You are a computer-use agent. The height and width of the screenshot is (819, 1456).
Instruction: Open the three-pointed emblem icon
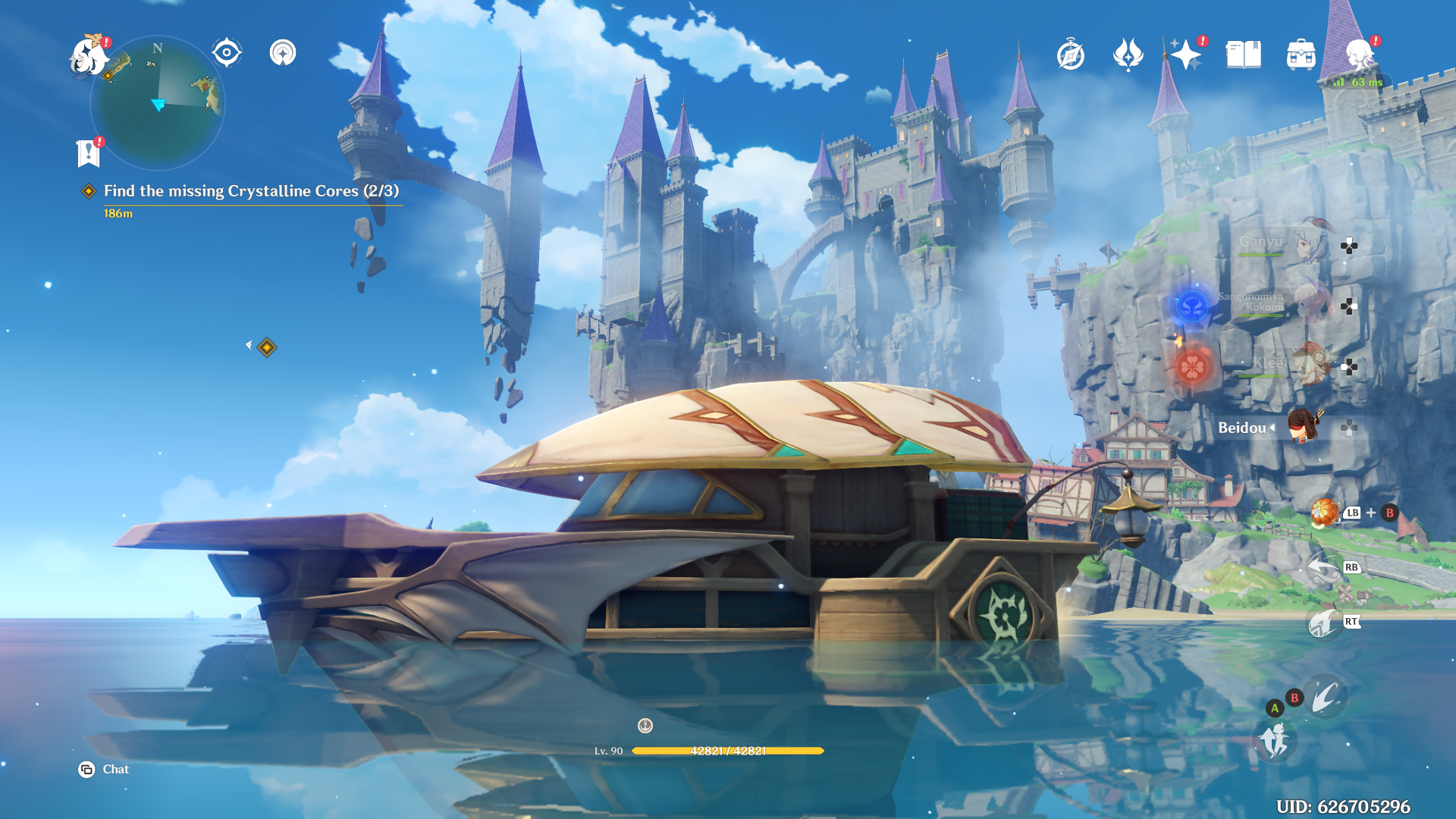1128,55
